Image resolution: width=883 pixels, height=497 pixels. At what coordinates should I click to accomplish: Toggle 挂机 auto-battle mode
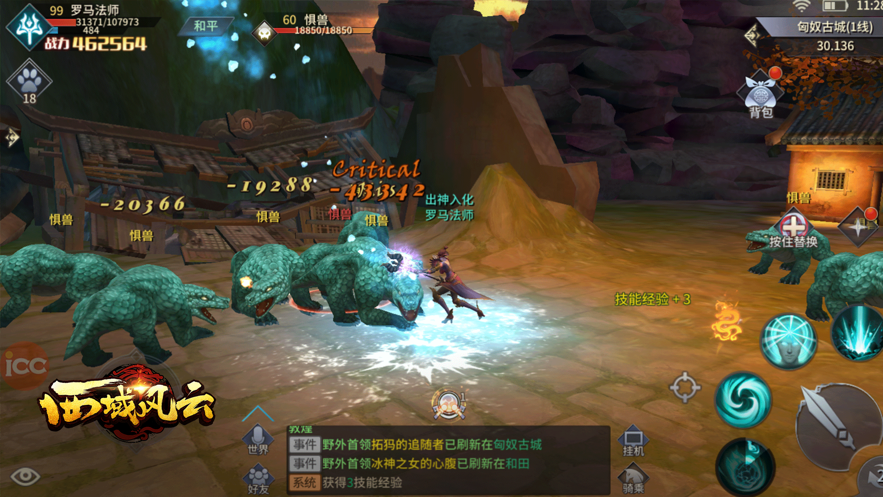[x=633, y=441]
